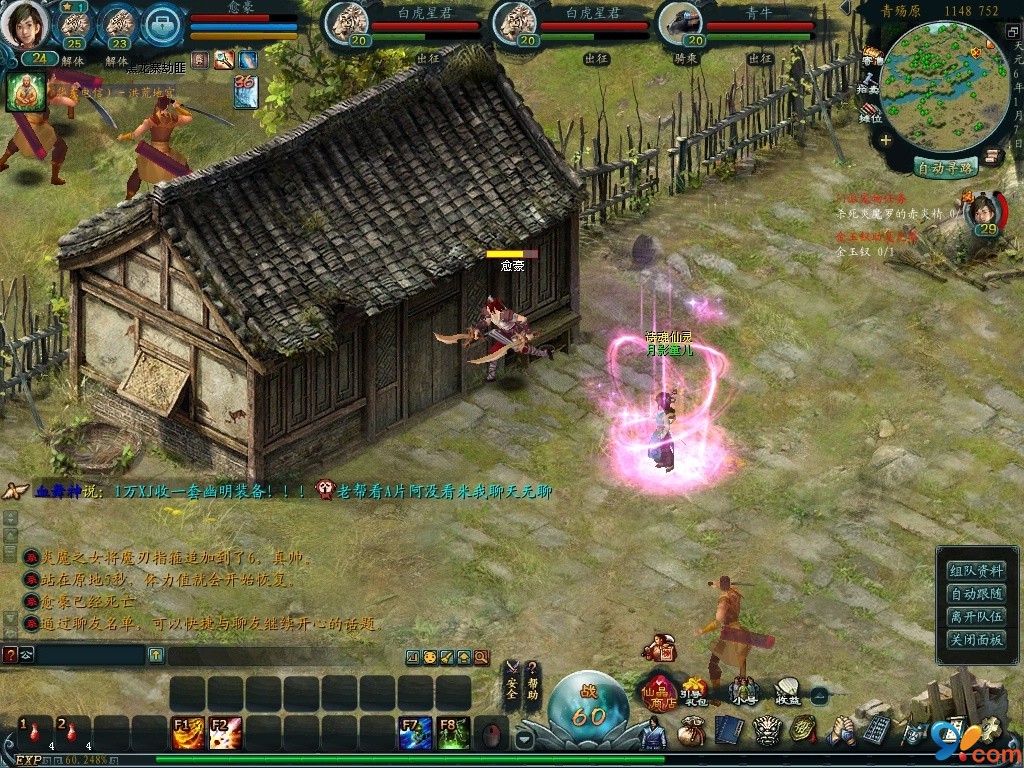Close the team panel via 关闭面板
The image size is (1024, 768).
976,639
